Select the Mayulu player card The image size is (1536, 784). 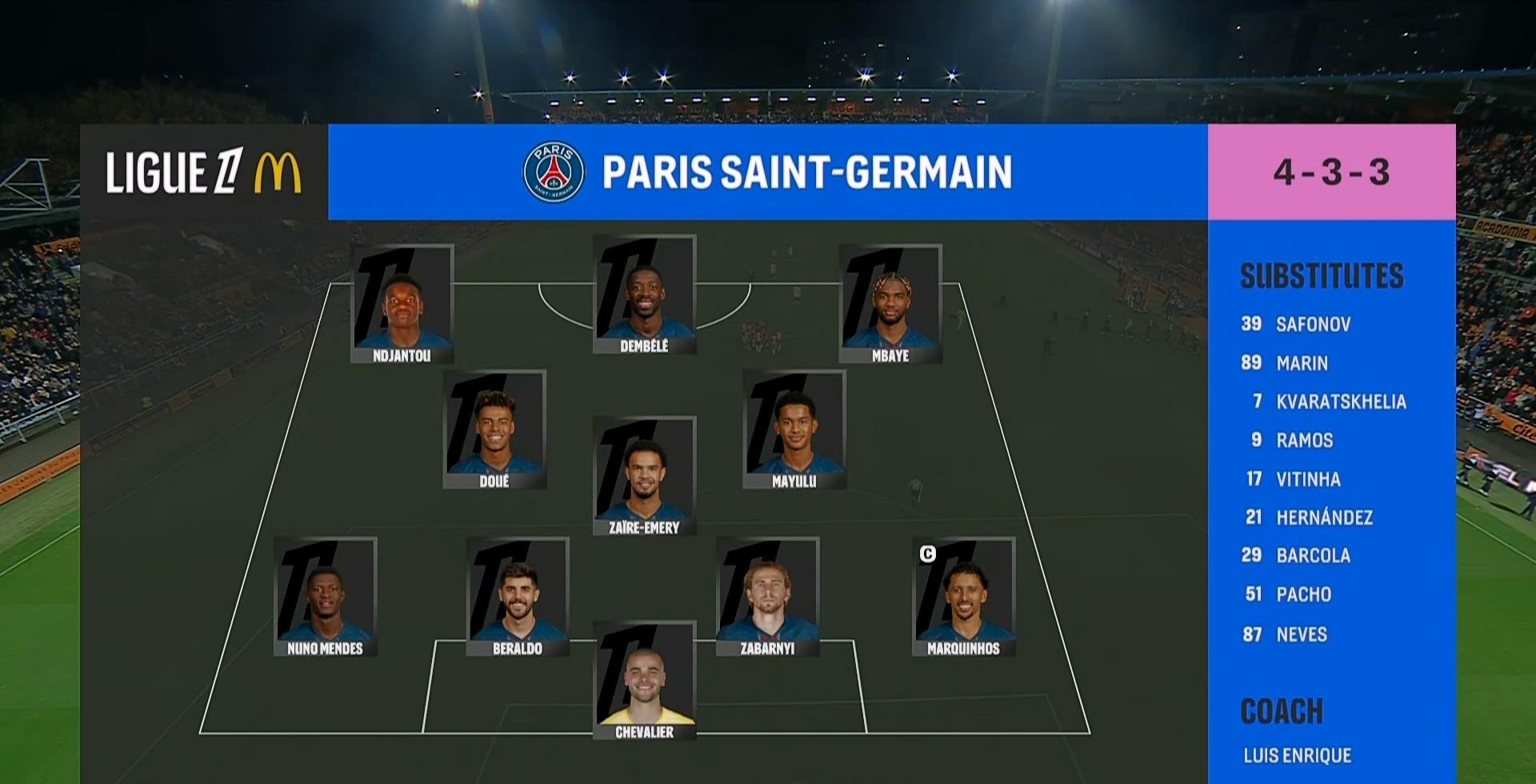click(794, 430)
